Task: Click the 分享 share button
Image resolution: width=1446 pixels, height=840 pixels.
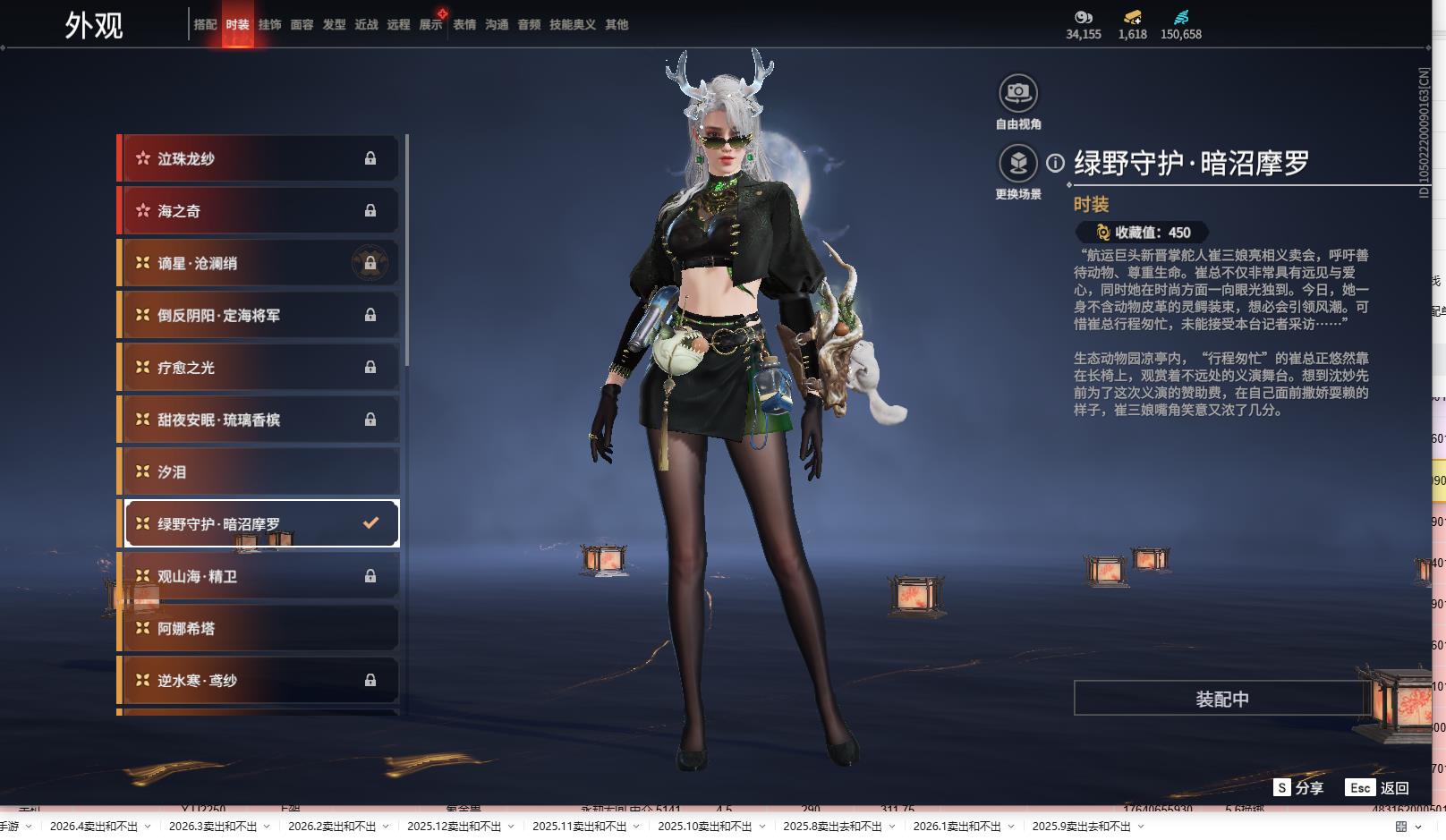Action: [x=1298, y=787]
